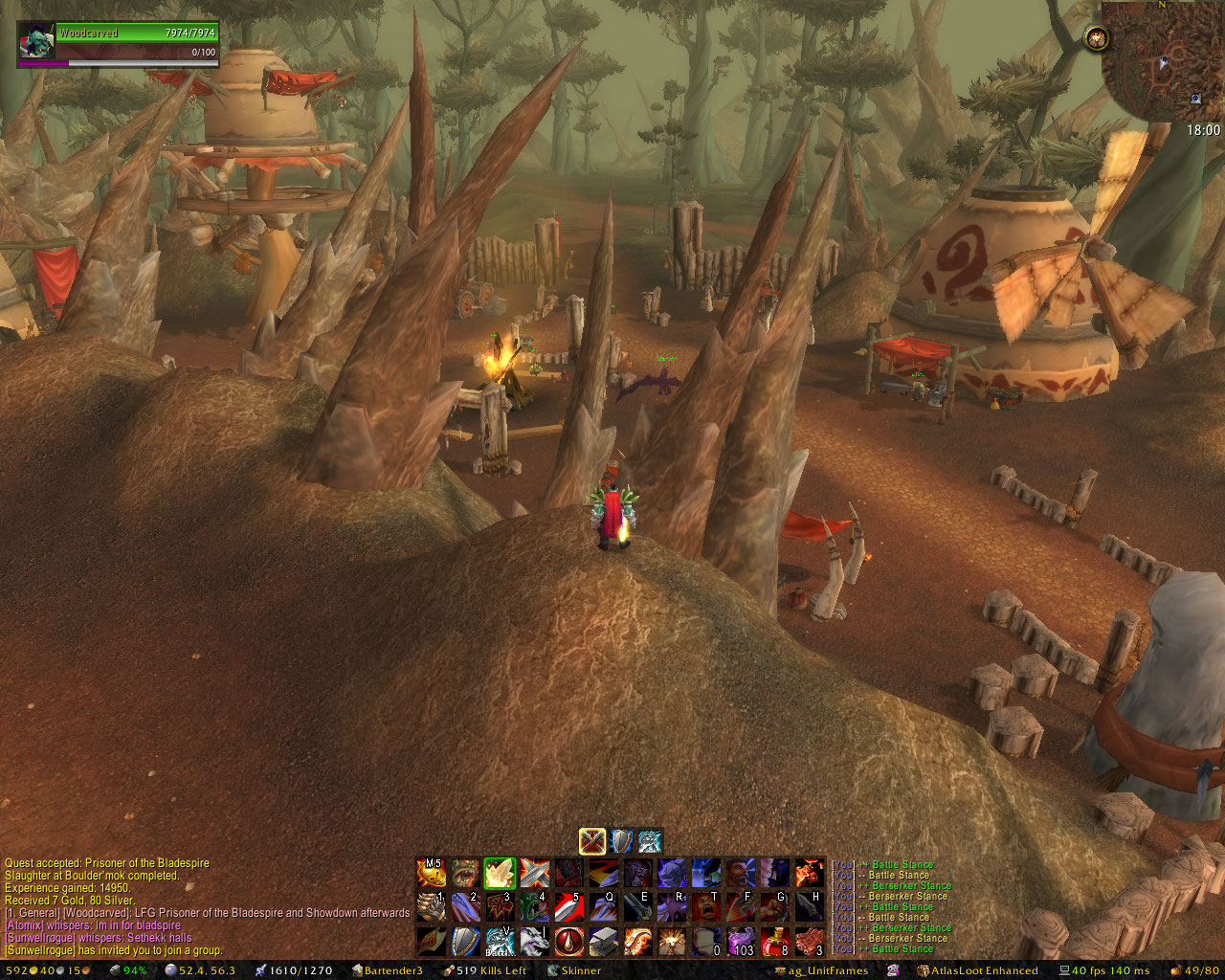
Task: Activate the Berserker Stance icon
Action: [x=651, y=841]
